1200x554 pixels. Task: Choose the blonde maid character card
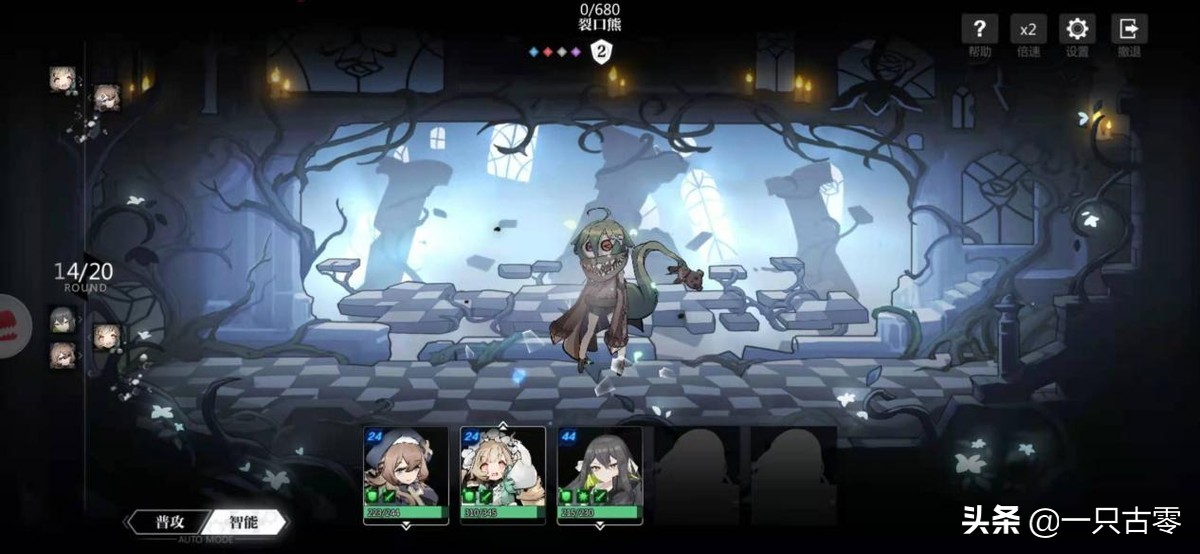(502, 475)
